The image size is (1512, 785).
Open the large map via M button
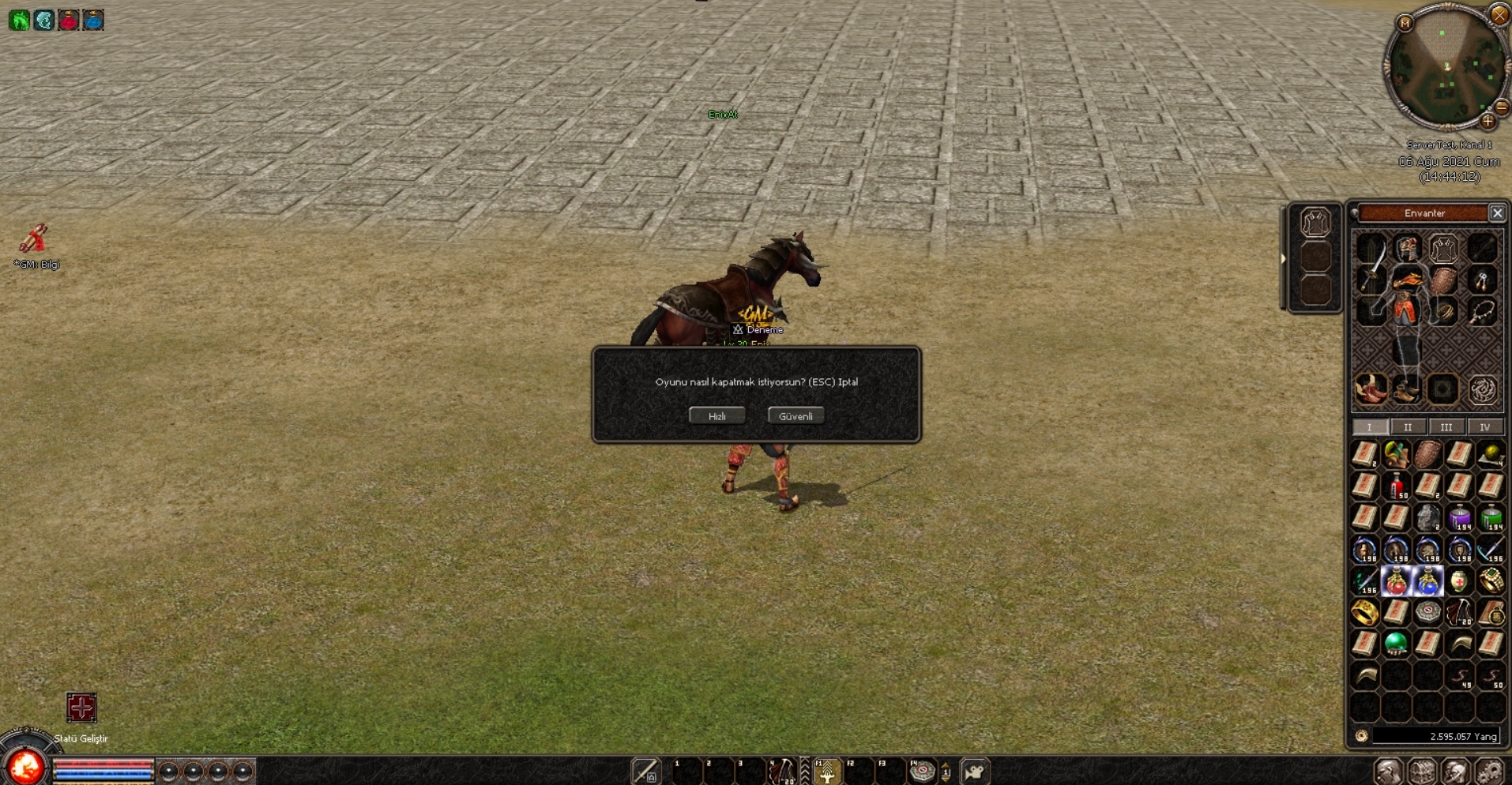point(1405,24)
